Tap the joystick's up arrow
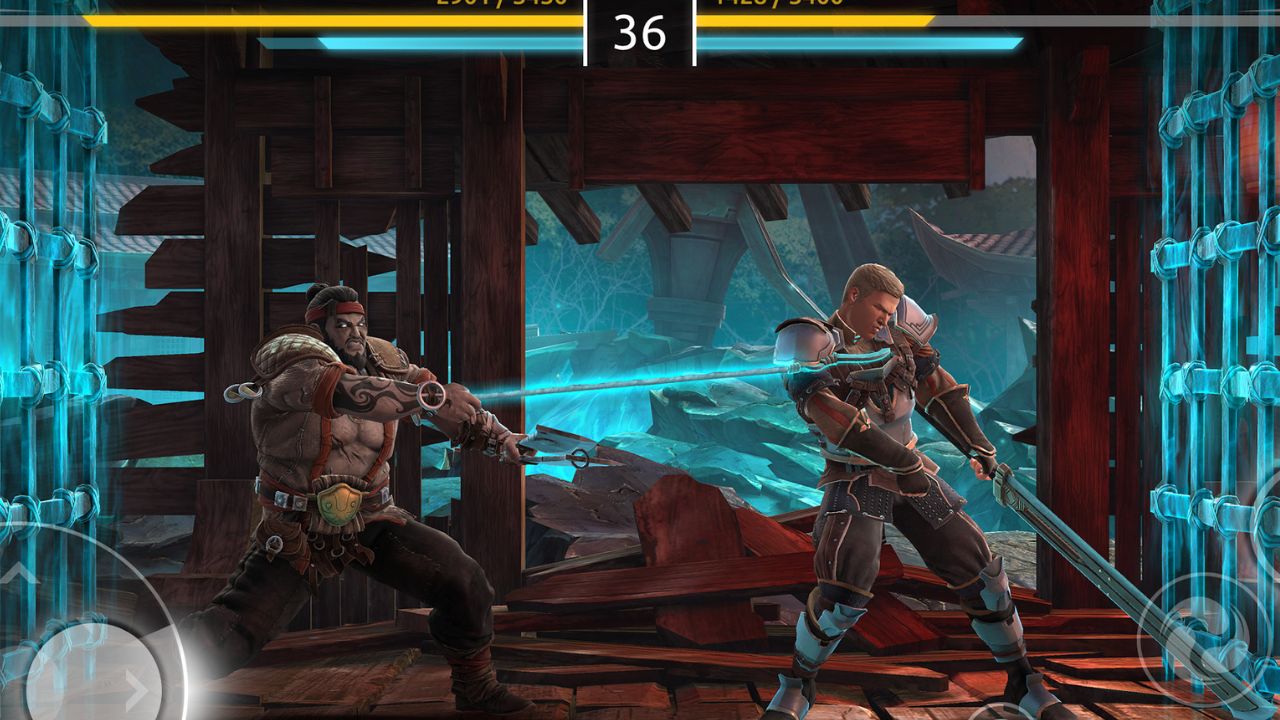This screenshot has height=720, width=1280. point(20,574)
